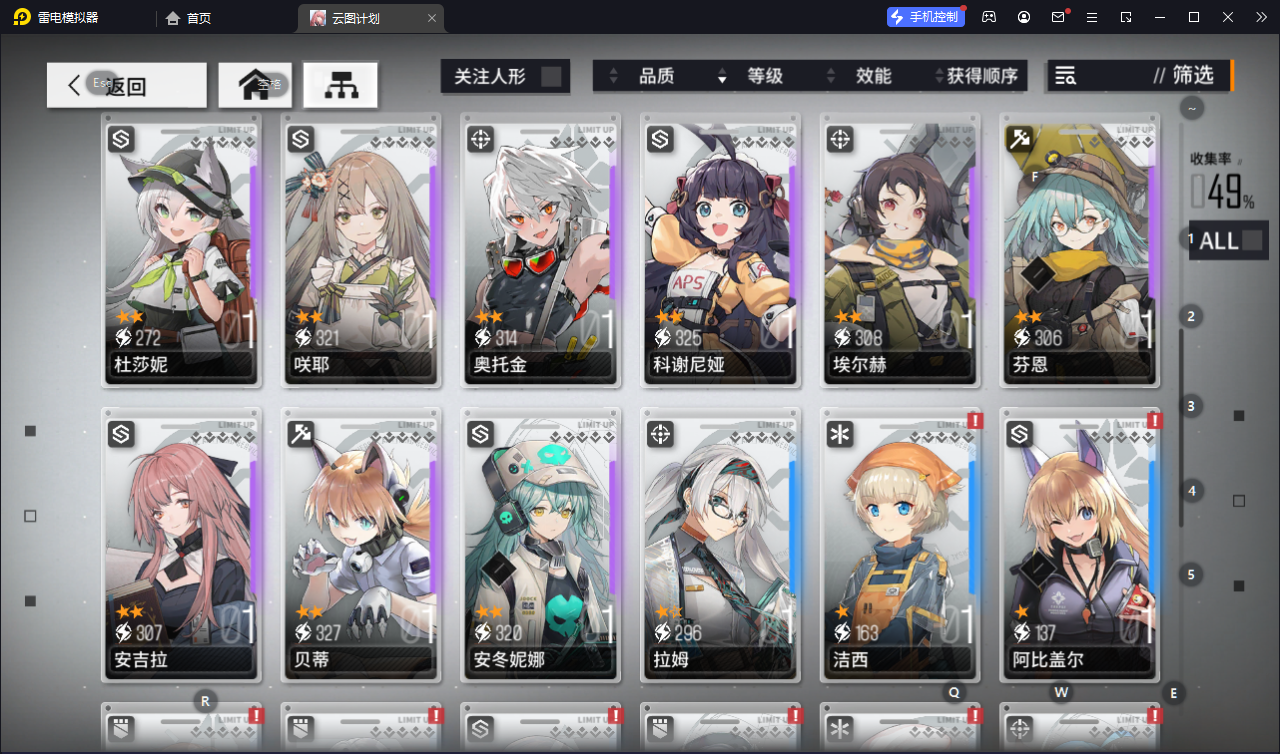
Task: Open LDPlayer gamepad controls icon
Action: (x=988, y=17)
